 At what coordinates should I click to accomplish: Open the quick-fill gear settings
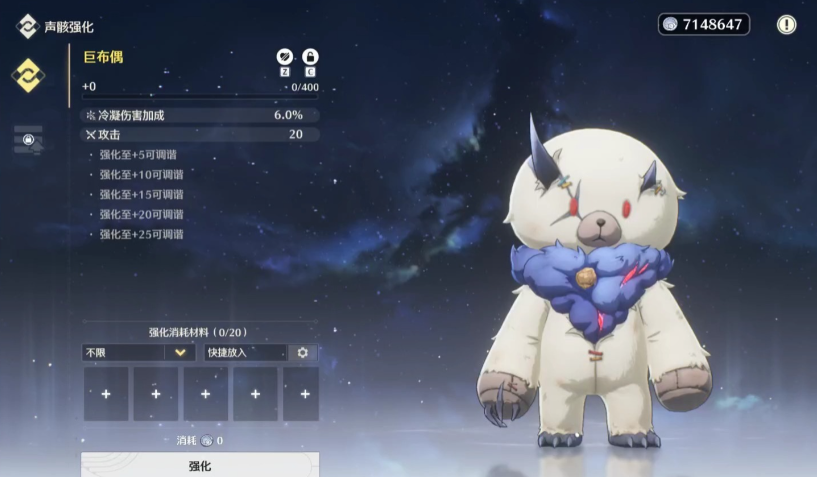302,352
